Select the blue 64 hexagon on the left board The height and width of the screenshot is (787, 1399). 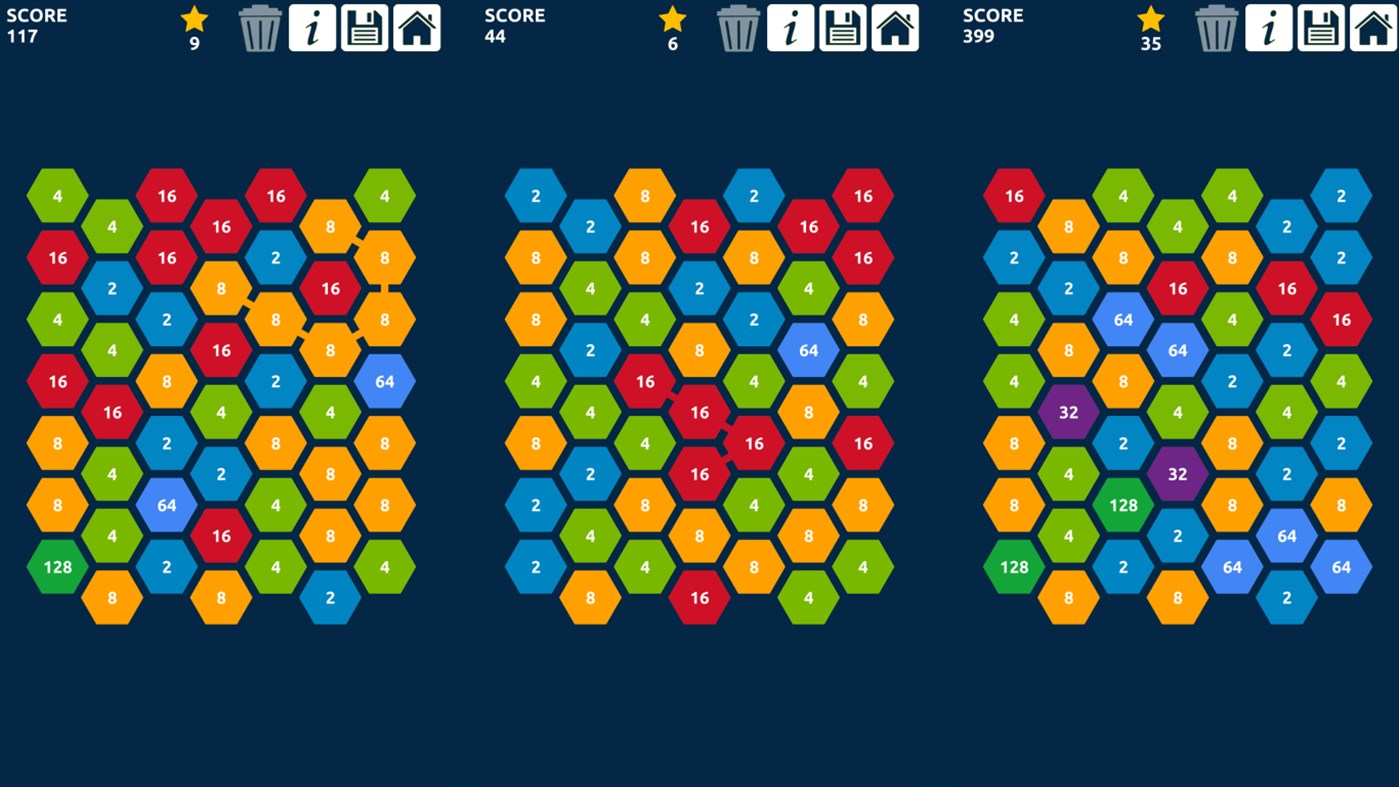click(x=166, y=505)
